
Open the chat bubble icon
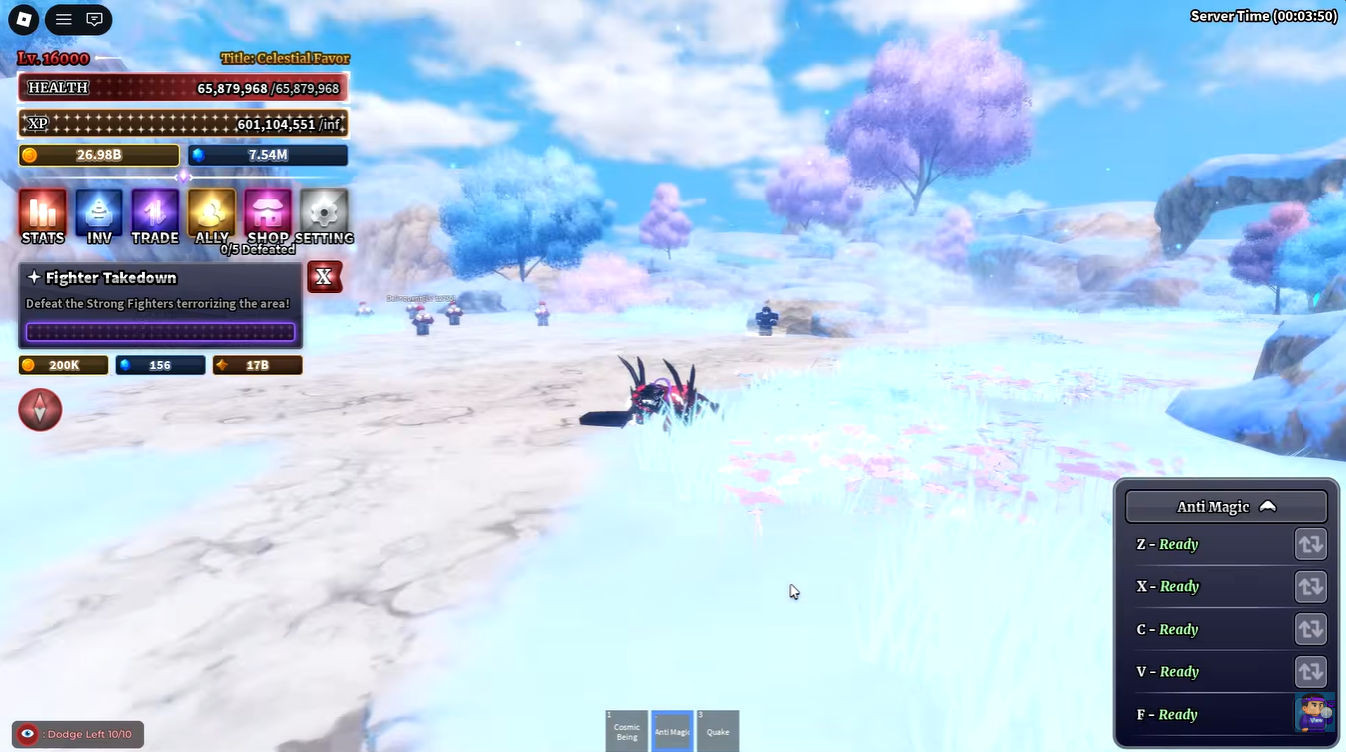point(94,19)
